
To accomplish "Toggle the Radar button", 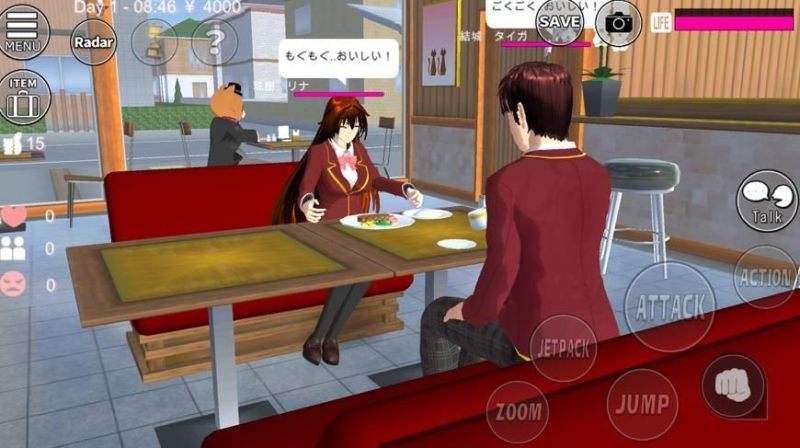I will pyautogui.click(x=93, y=42).
